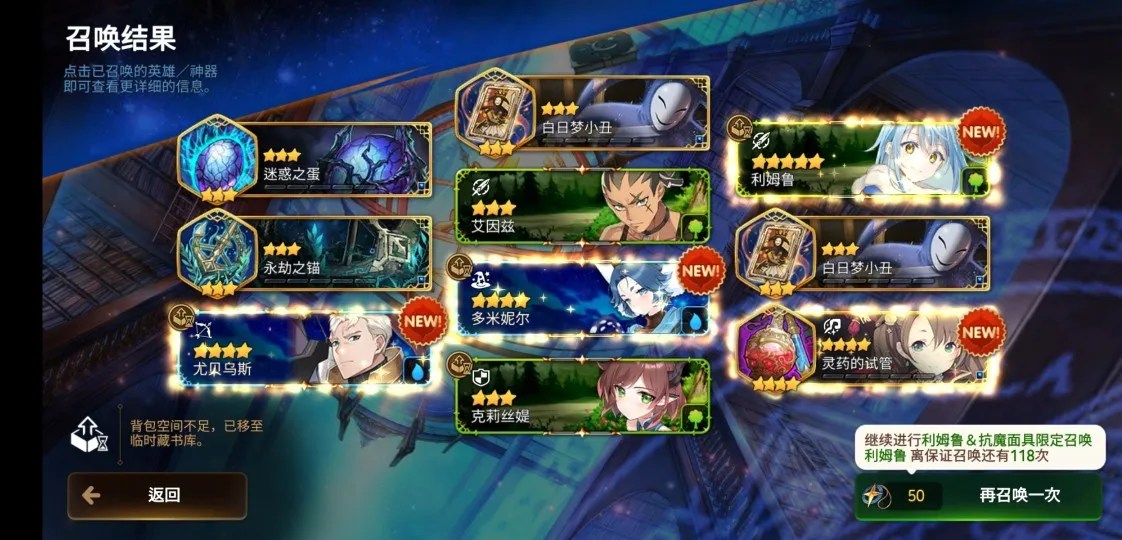Choose the 艾因兹 hero result
The image size is (1122, 540).
coord(583,206)
